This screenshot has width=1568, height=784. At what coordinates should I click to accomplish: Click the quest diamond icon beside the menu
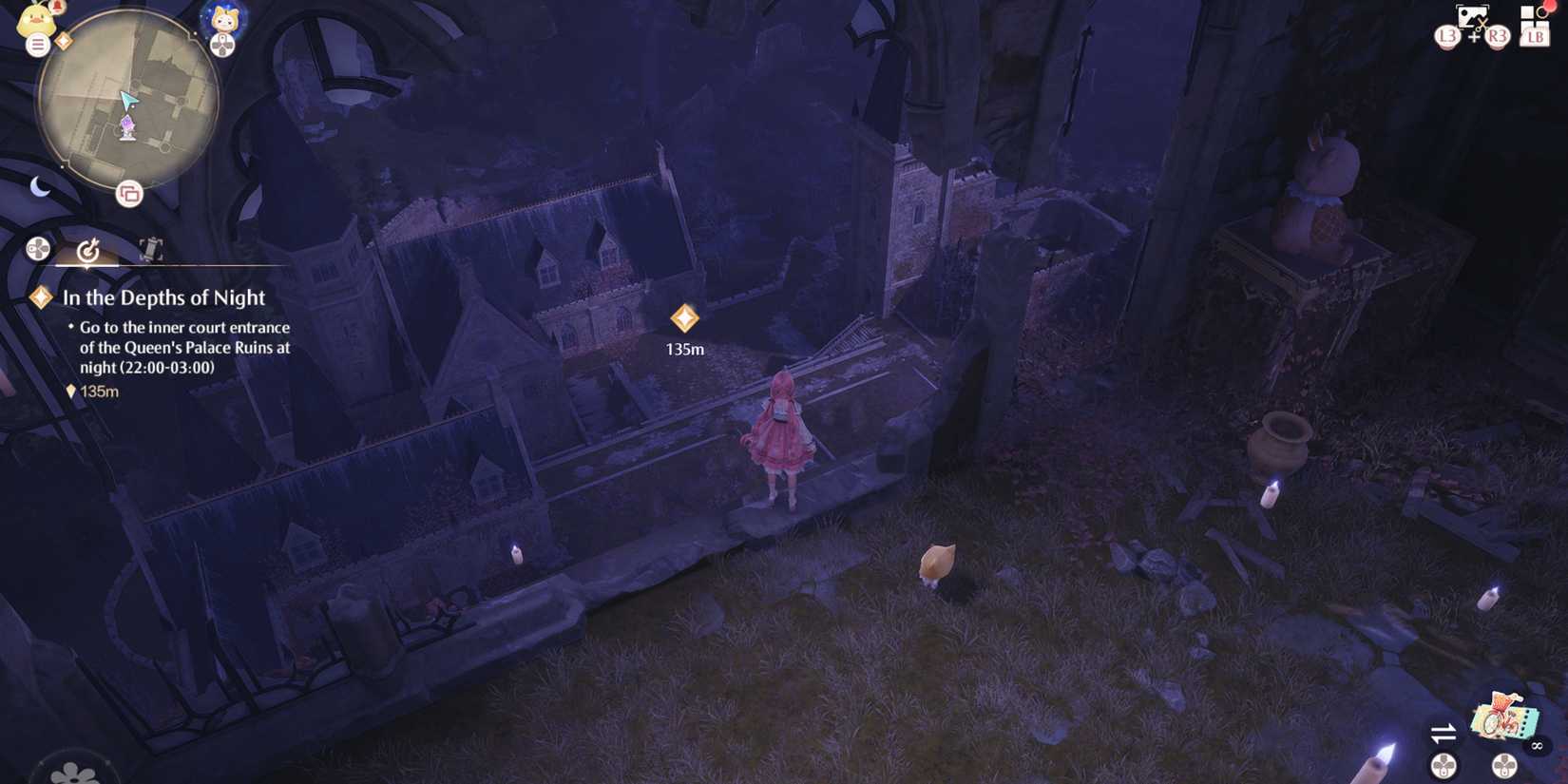[x=64, y=40]
